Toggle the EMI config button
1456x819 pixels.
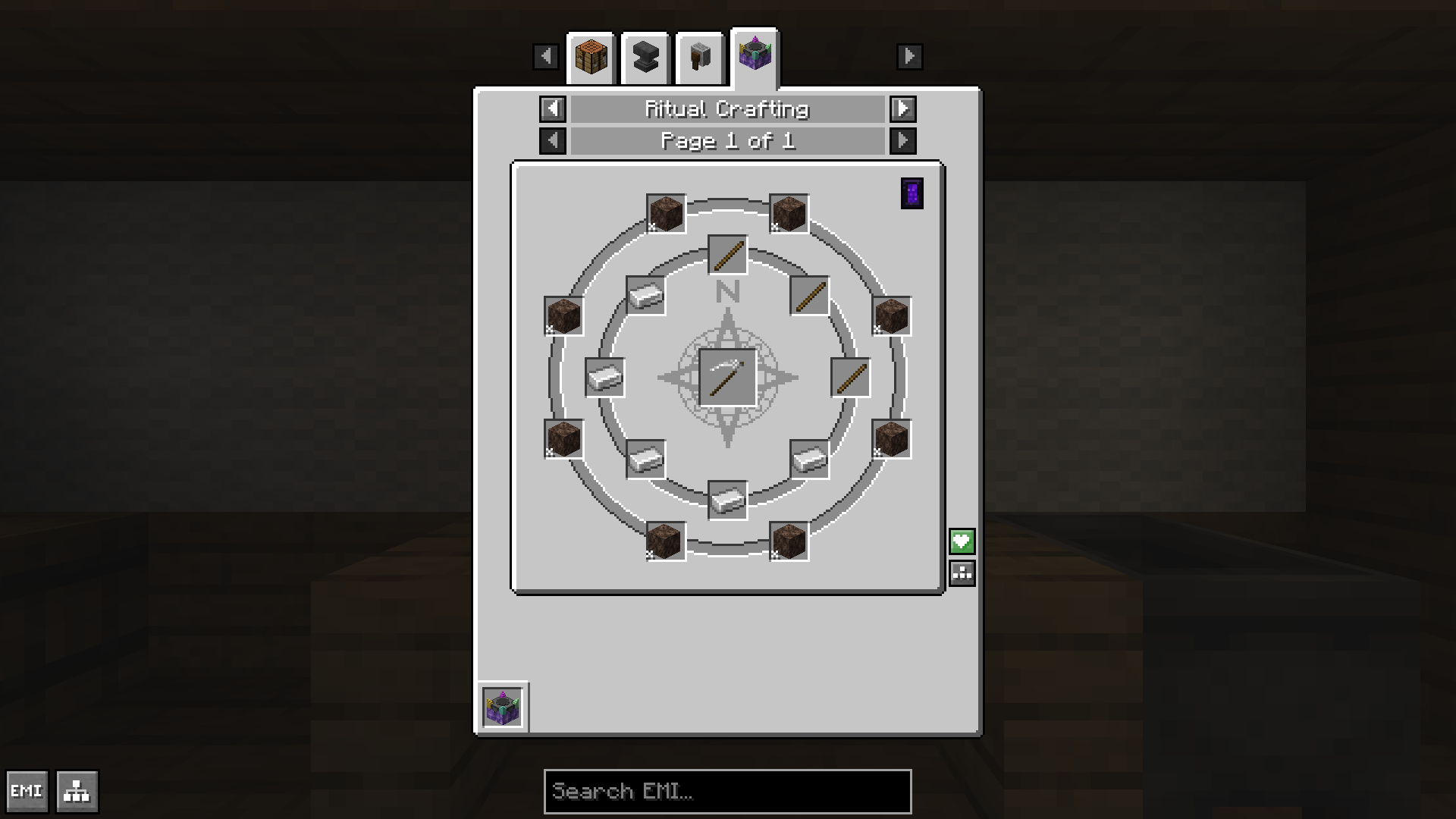(x=27, y=792)
